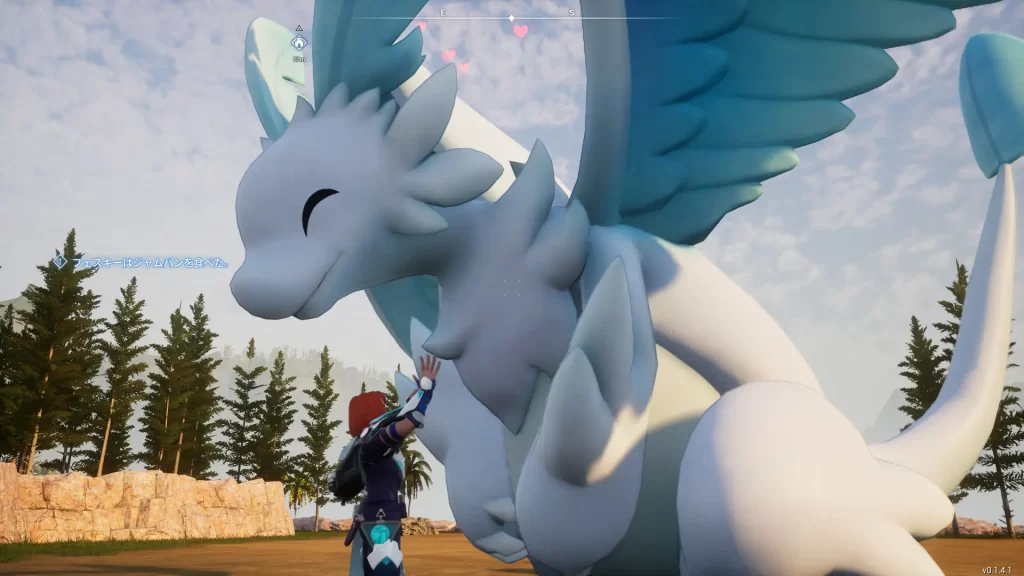The width and height of the screenshot is (1024, 576).
Task: Click the notification icon beside the log message
Action: coord(60,262)
